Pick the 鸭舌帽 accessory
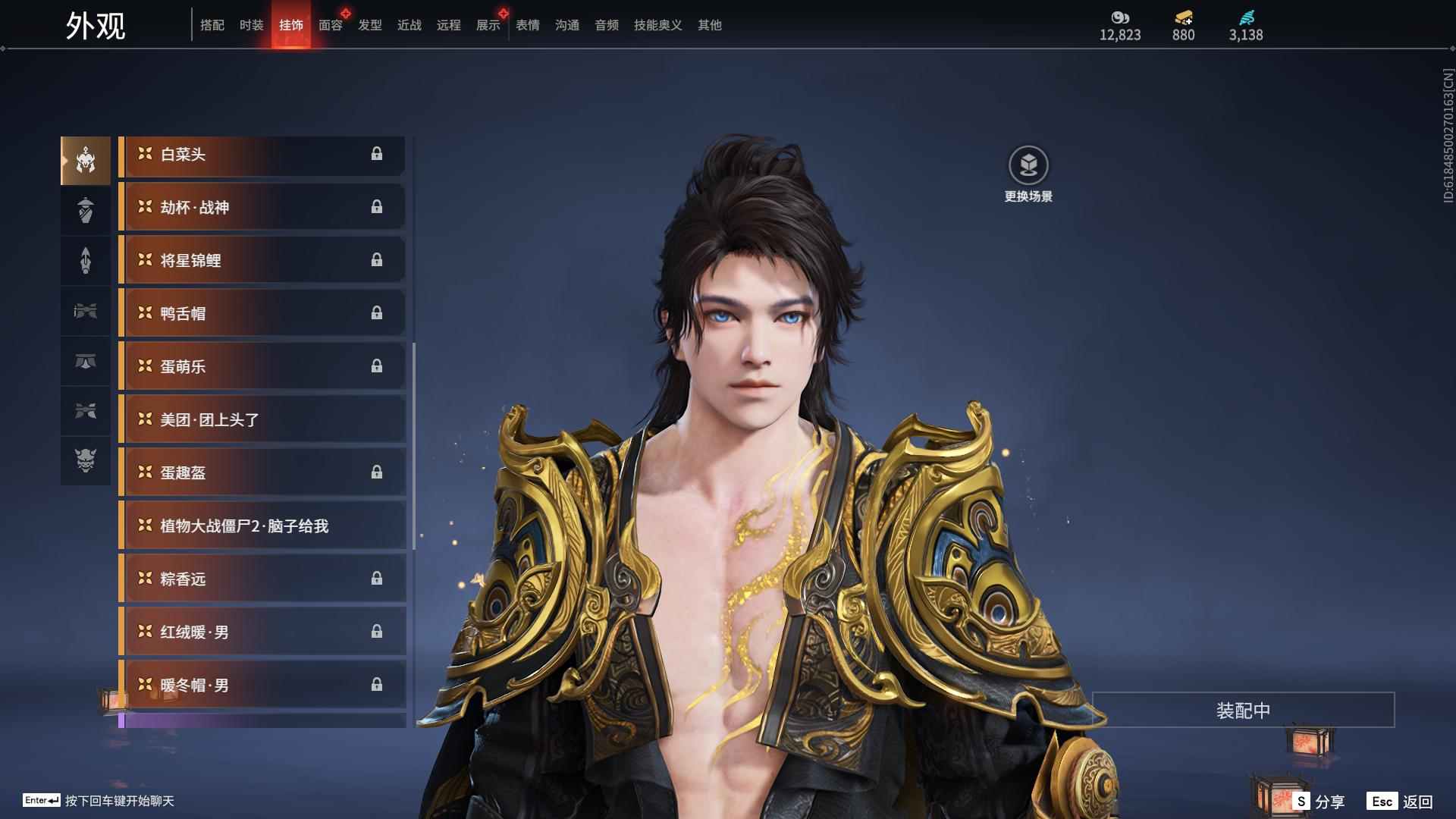The width and height of the screenshot is (1456, 819). pos(262,314)
